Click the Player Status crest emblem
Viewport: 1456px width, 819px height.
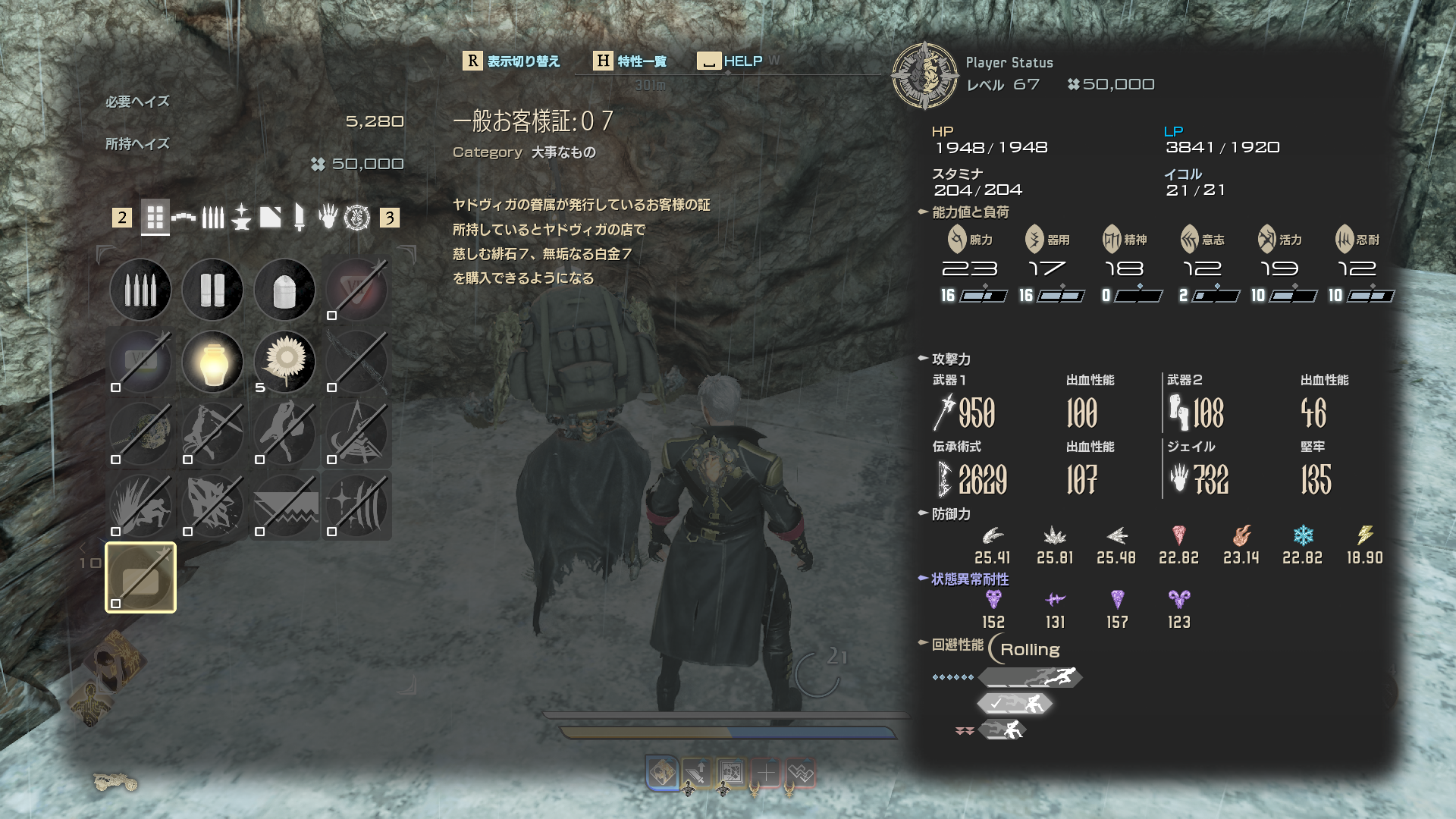click(x=924, y=75)
